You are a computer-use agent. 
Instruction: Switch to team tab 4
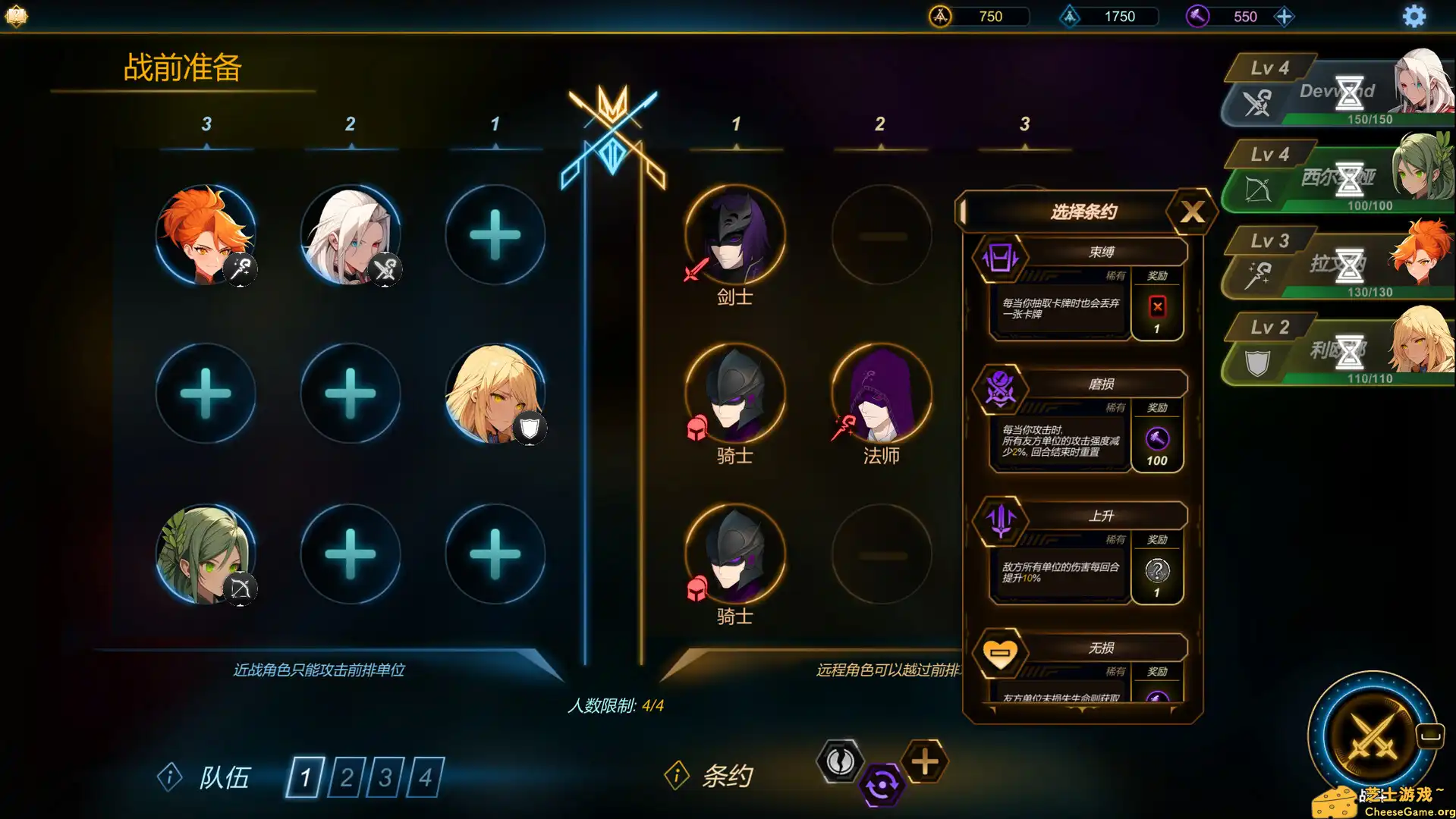(x=426, y=778)
